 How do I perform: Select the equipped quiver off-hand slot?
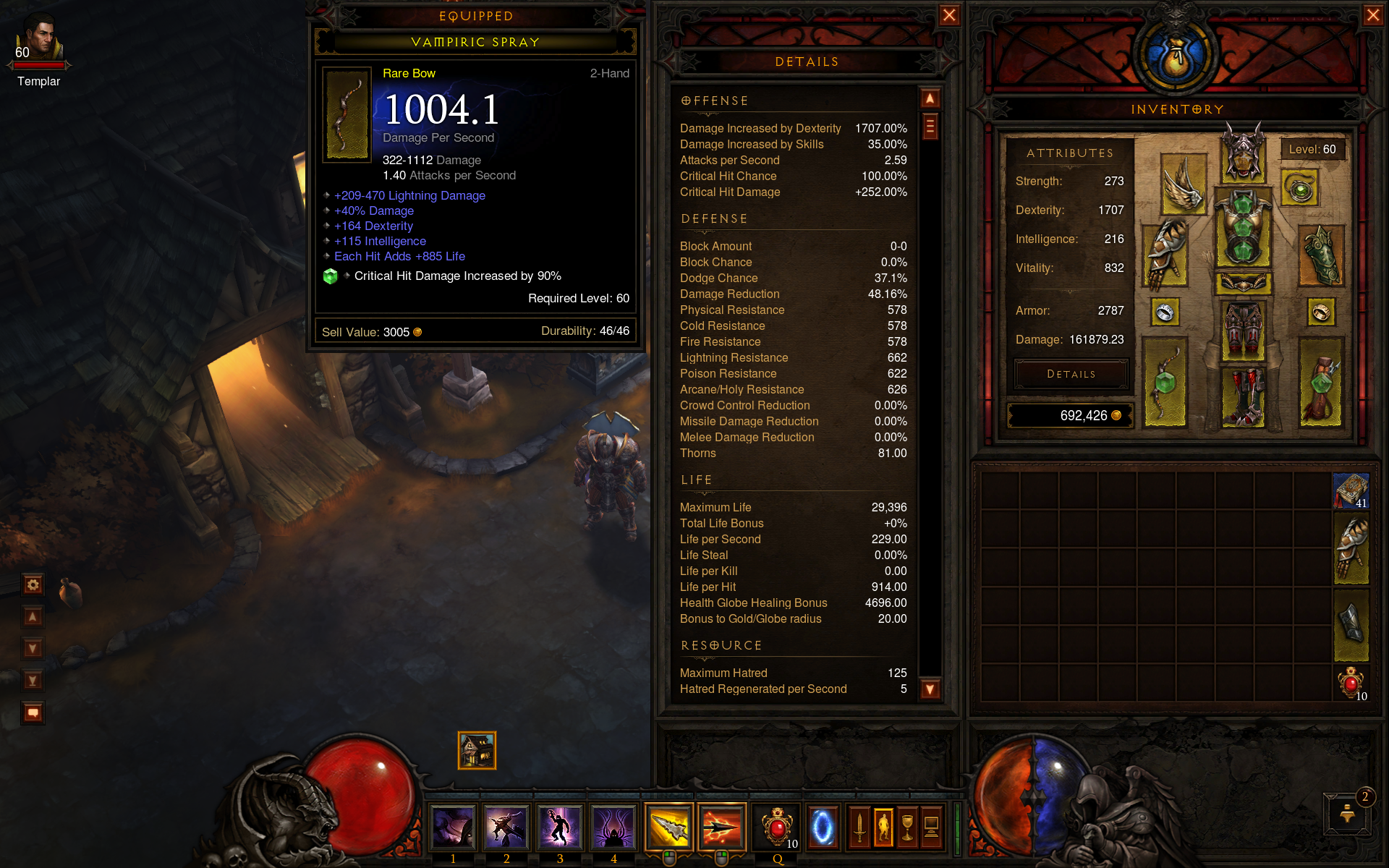1320,383
